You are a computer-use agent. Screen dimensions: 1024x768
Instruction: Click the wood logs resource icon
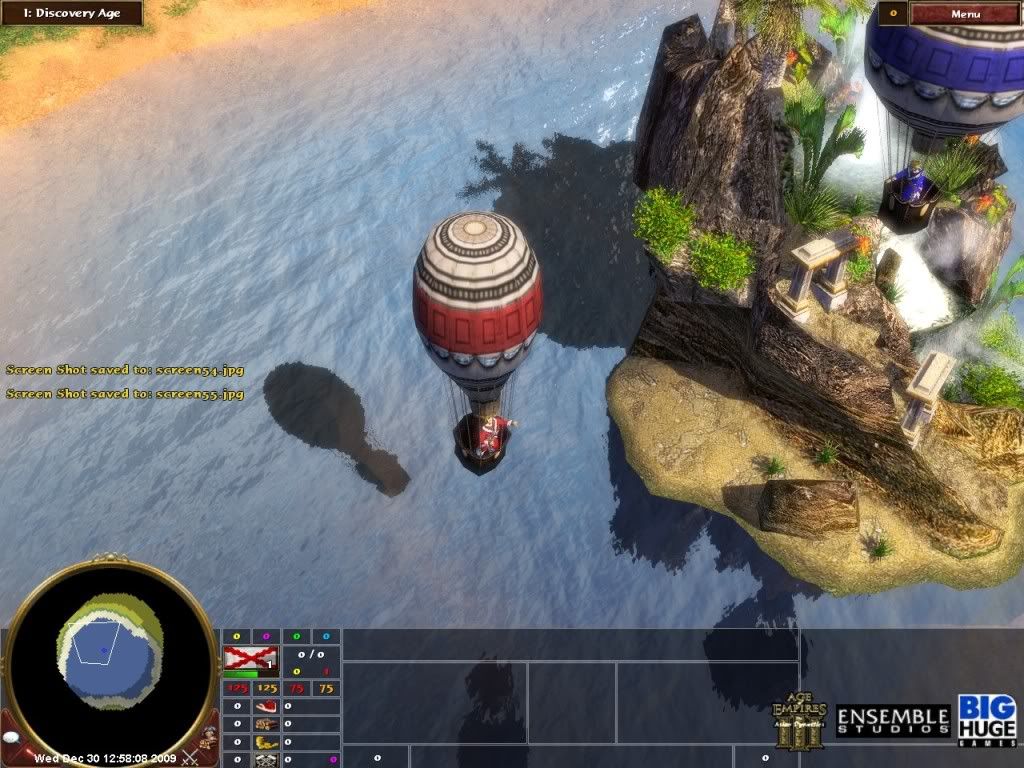265,725
